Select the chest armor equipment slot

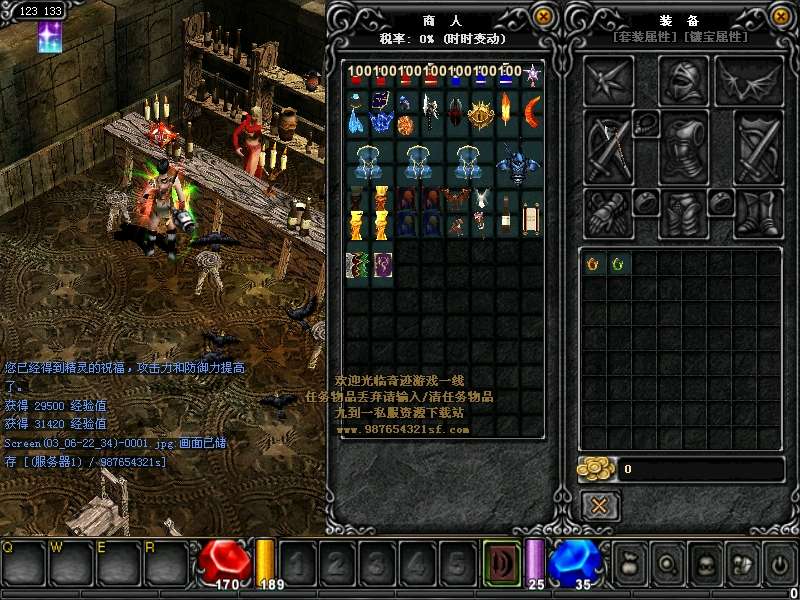(684, 147)
